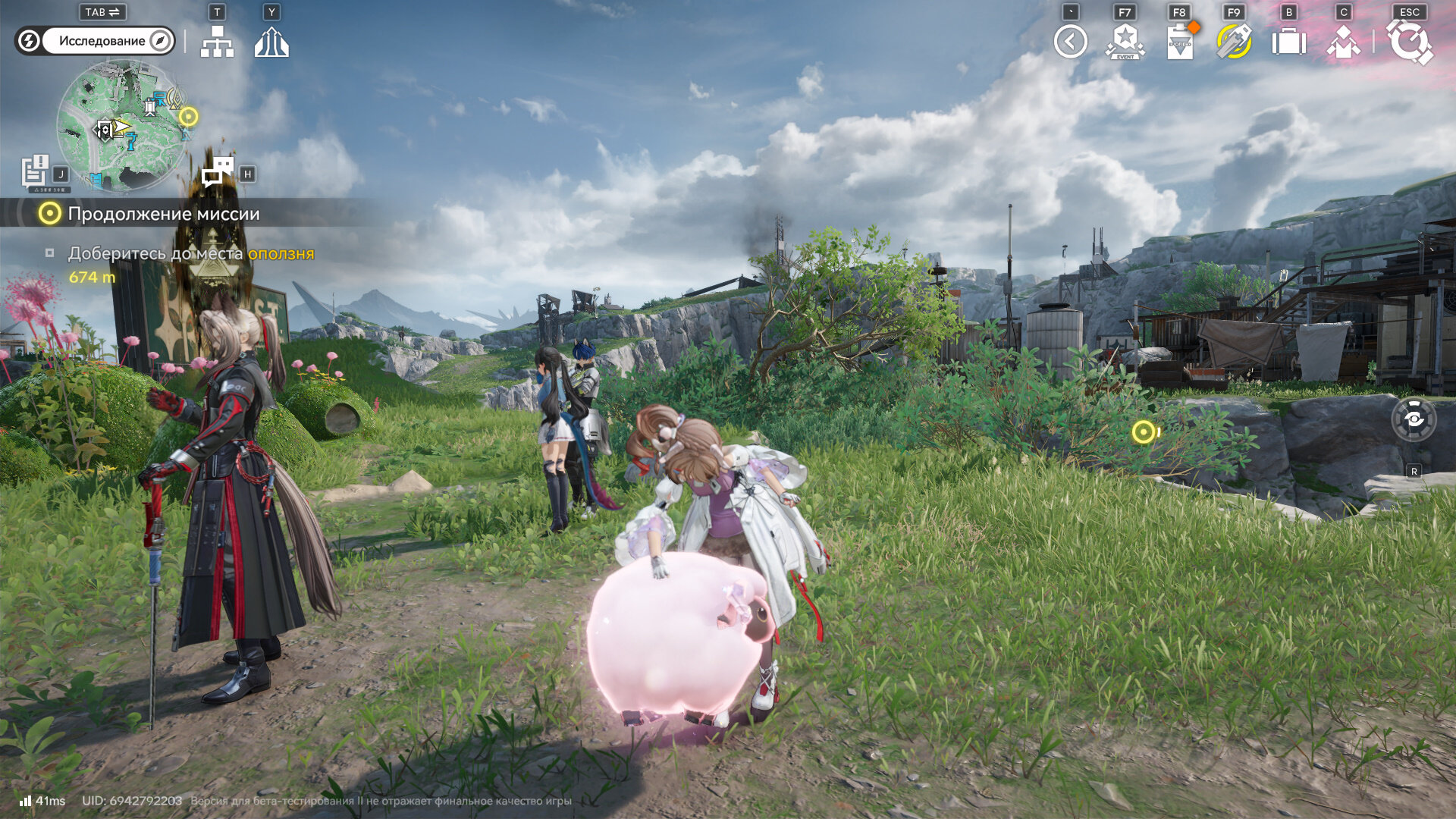Open the backpack inventory icon

[x=1289, y=43]
